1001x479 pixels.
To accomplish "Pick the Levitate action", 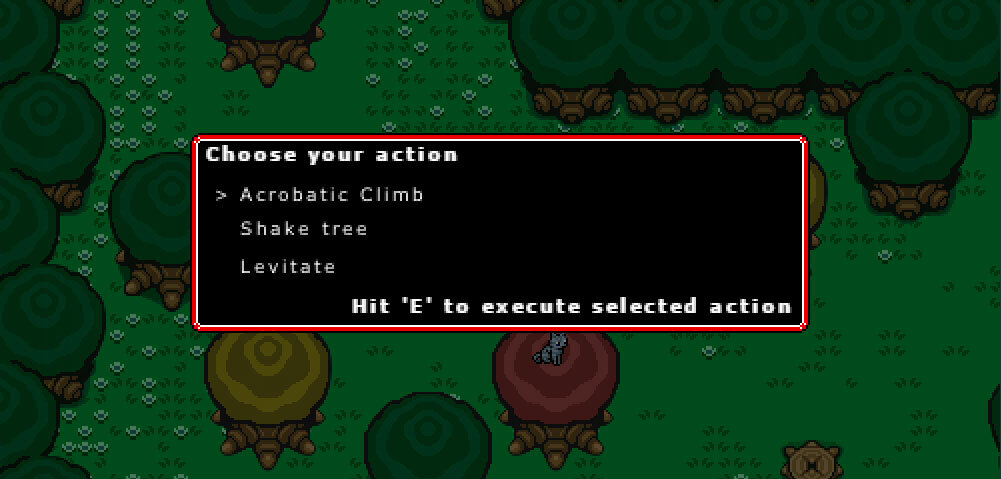I will click(x=287, y=267).
